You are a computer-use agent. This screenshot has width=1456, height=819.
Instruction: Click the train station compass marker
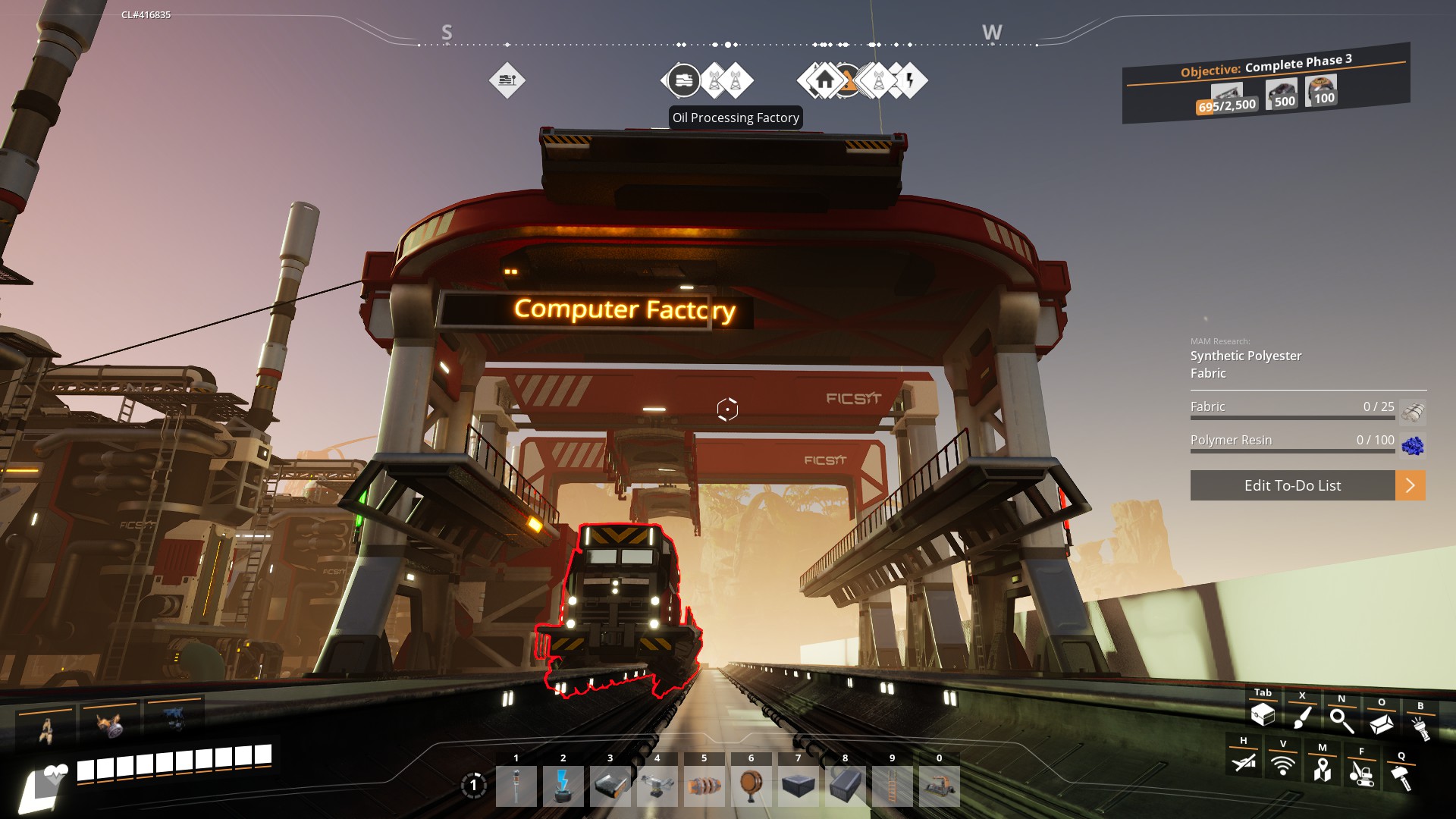(x=684, y=80)
